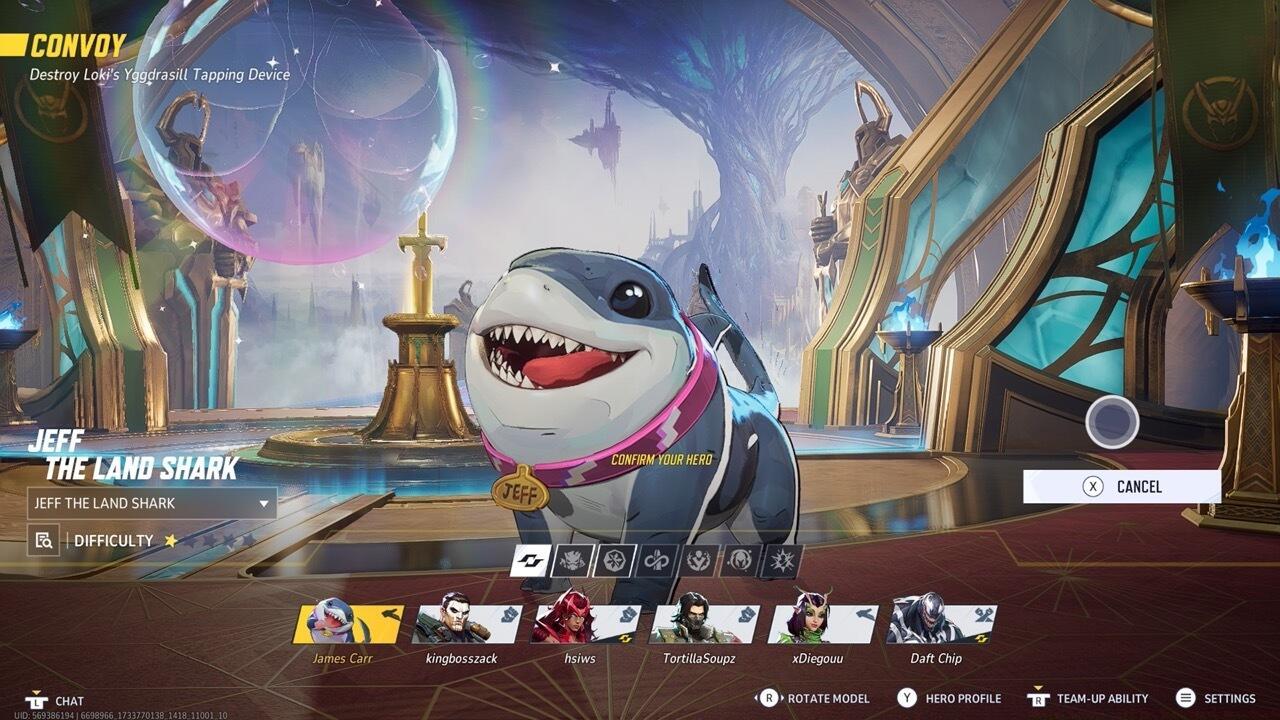The image size is (1280, 720).
Task: Select the burst-explosion ability icon
Action: click(783, 560)
